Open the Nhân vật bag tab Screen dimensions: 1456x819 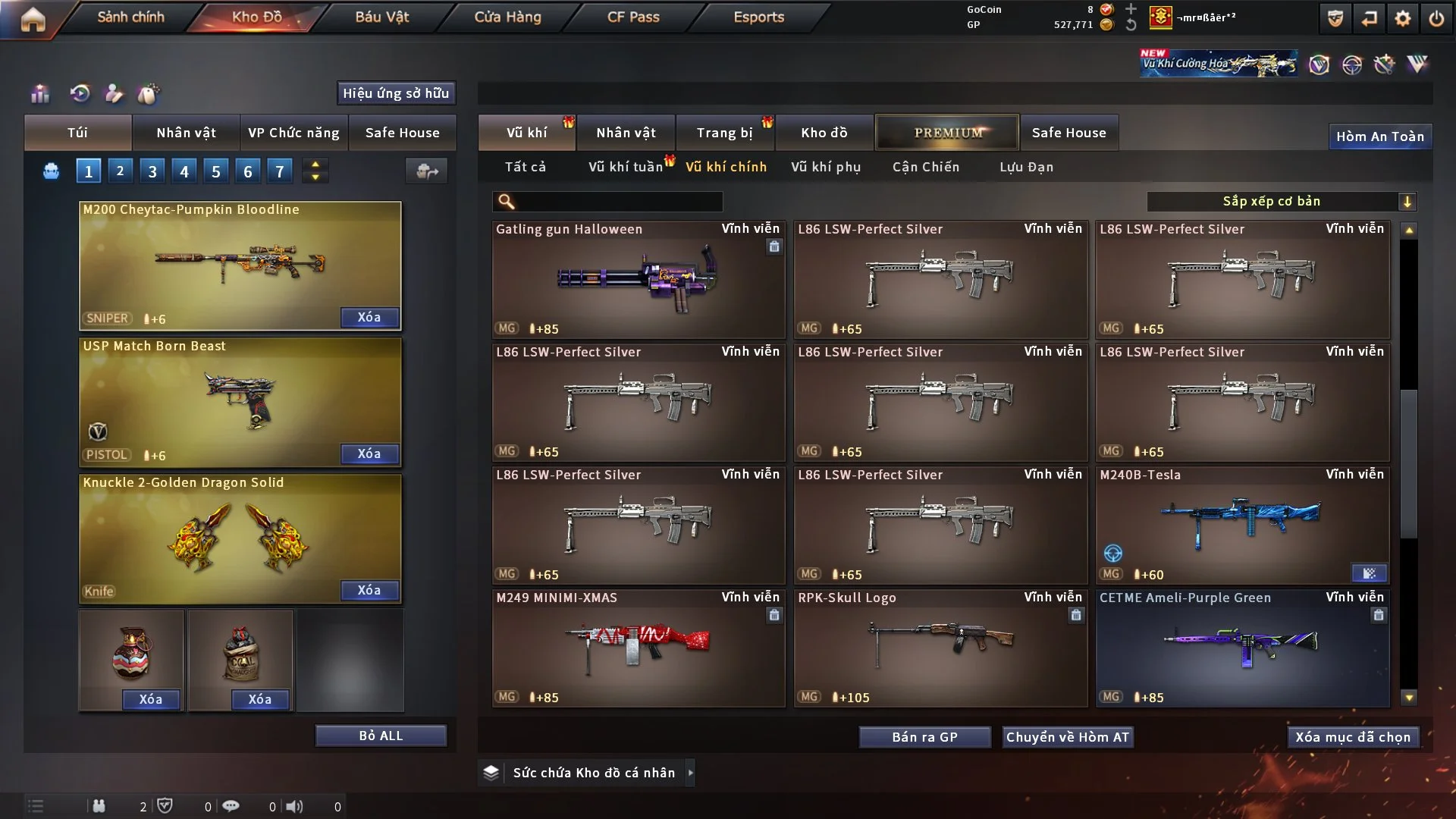tap(186, 133)
